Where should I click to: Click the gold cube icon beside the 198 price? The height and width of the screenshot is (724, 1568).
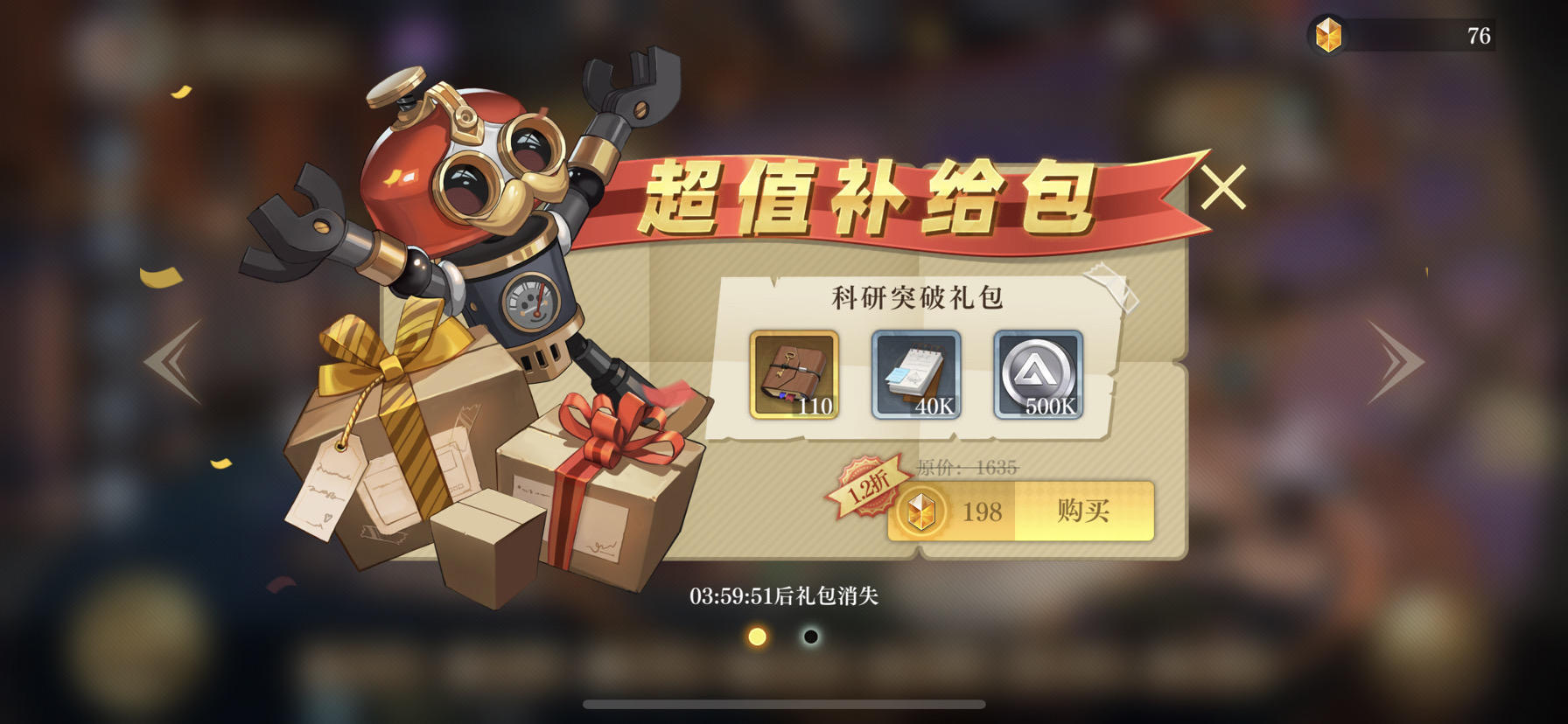pos(921,513)
